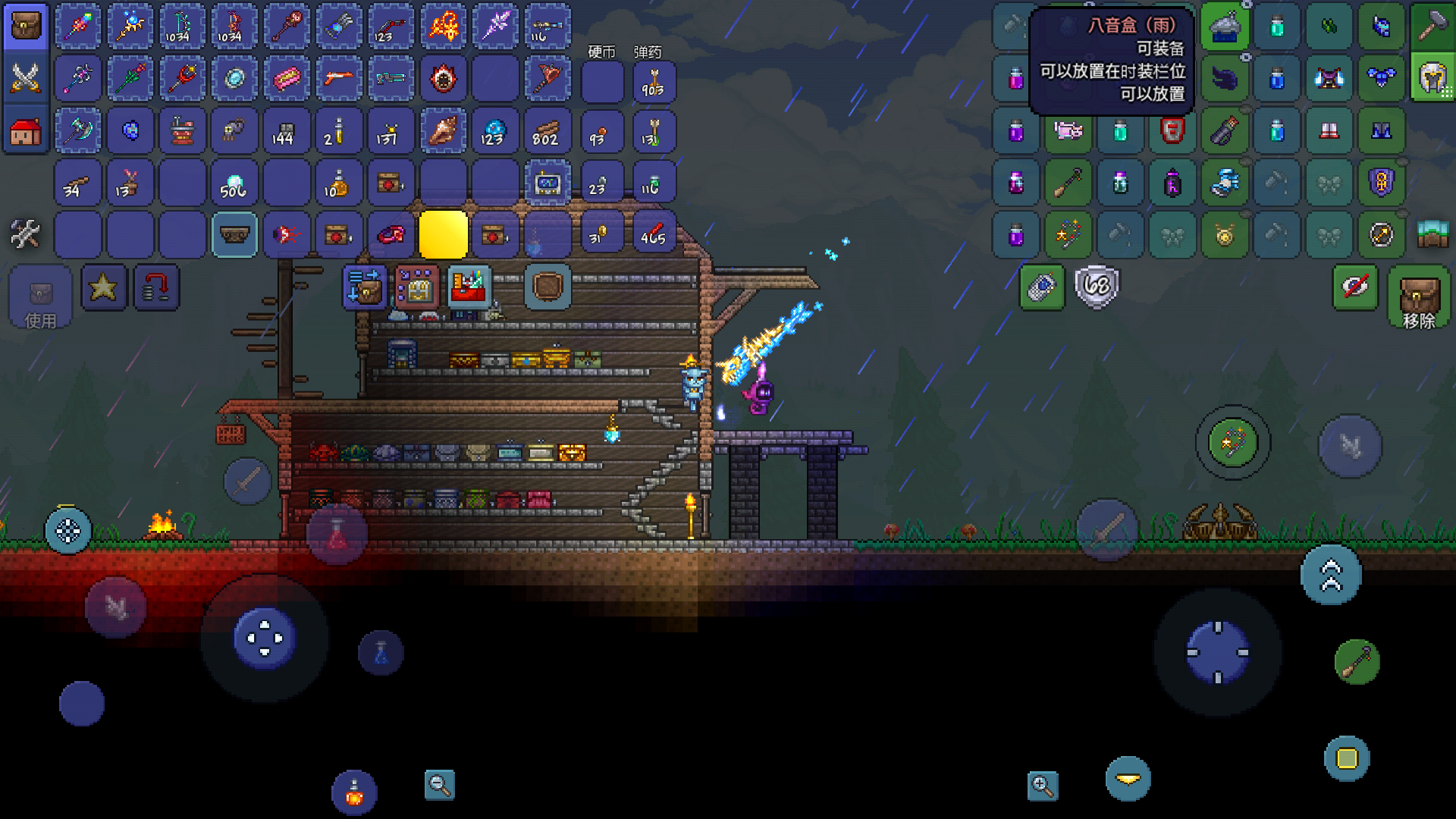1456x819 pixels.
Task: Click the highlighted yellow inventory slot
Action: click(443, 234)
